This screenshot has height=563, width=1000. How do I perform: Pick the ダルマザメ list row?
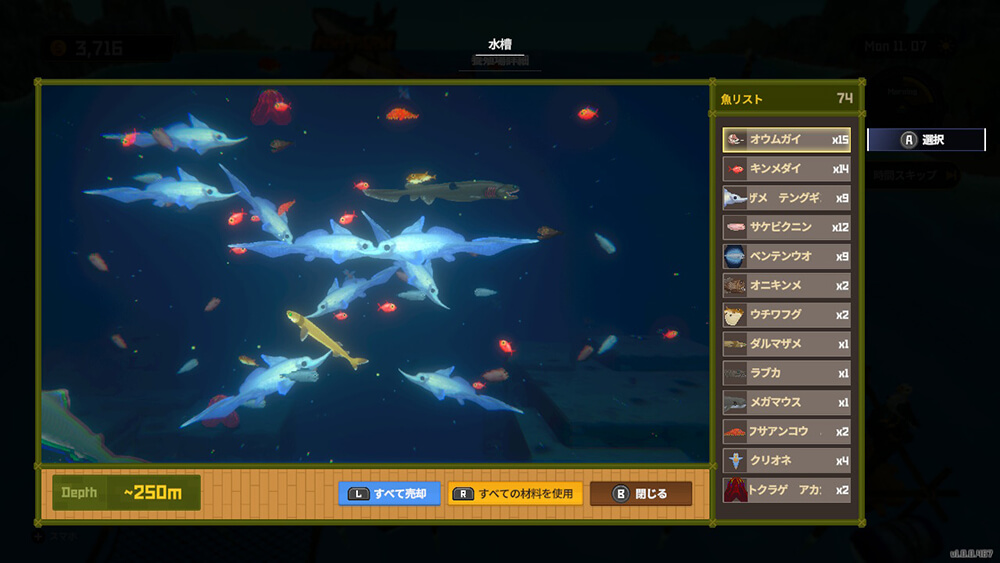(x=786, y=344)
